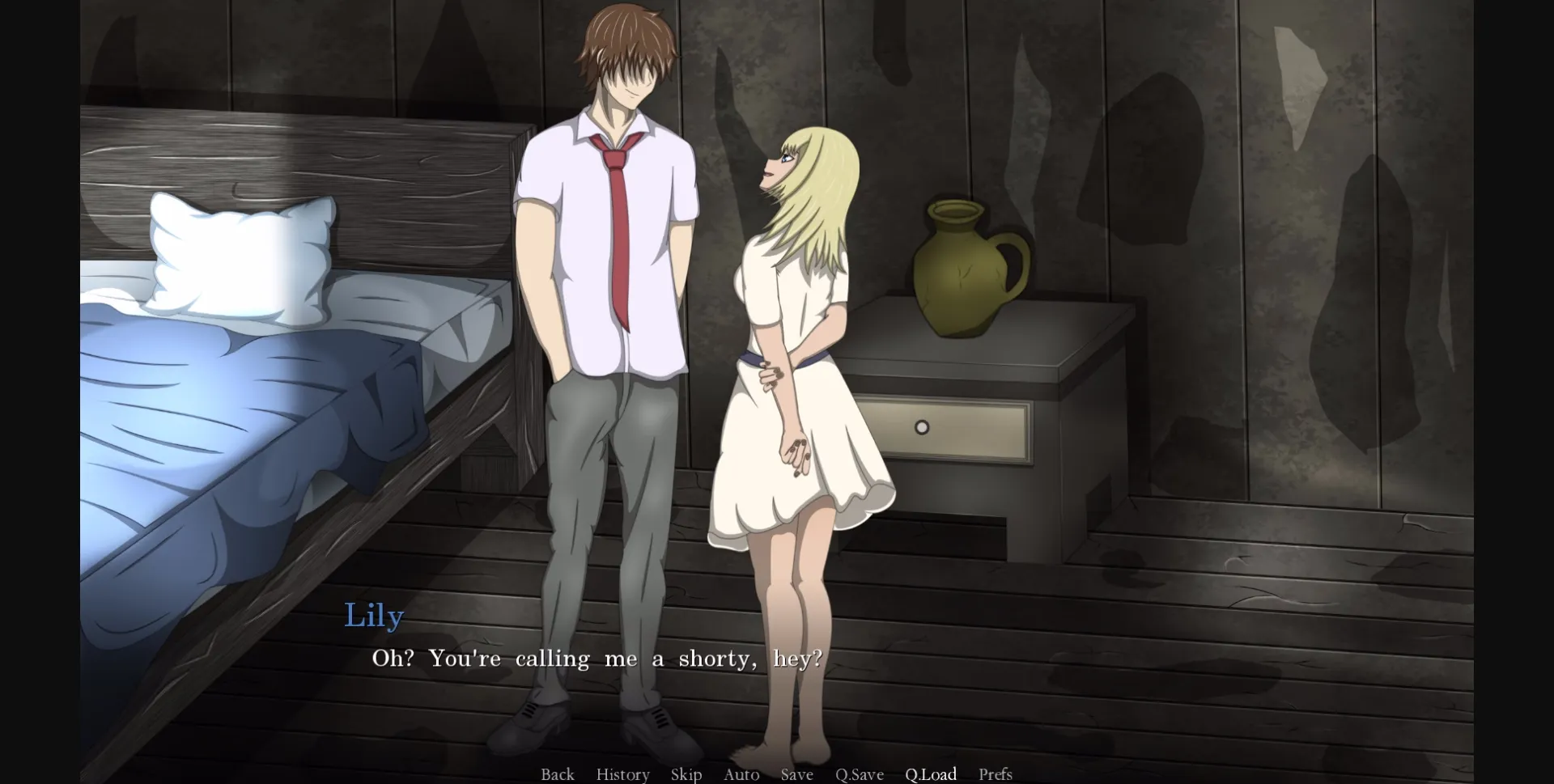Load the quick save via Q.Load
Viewport: 1554px width, 784px height.
[x=931, y=774]
